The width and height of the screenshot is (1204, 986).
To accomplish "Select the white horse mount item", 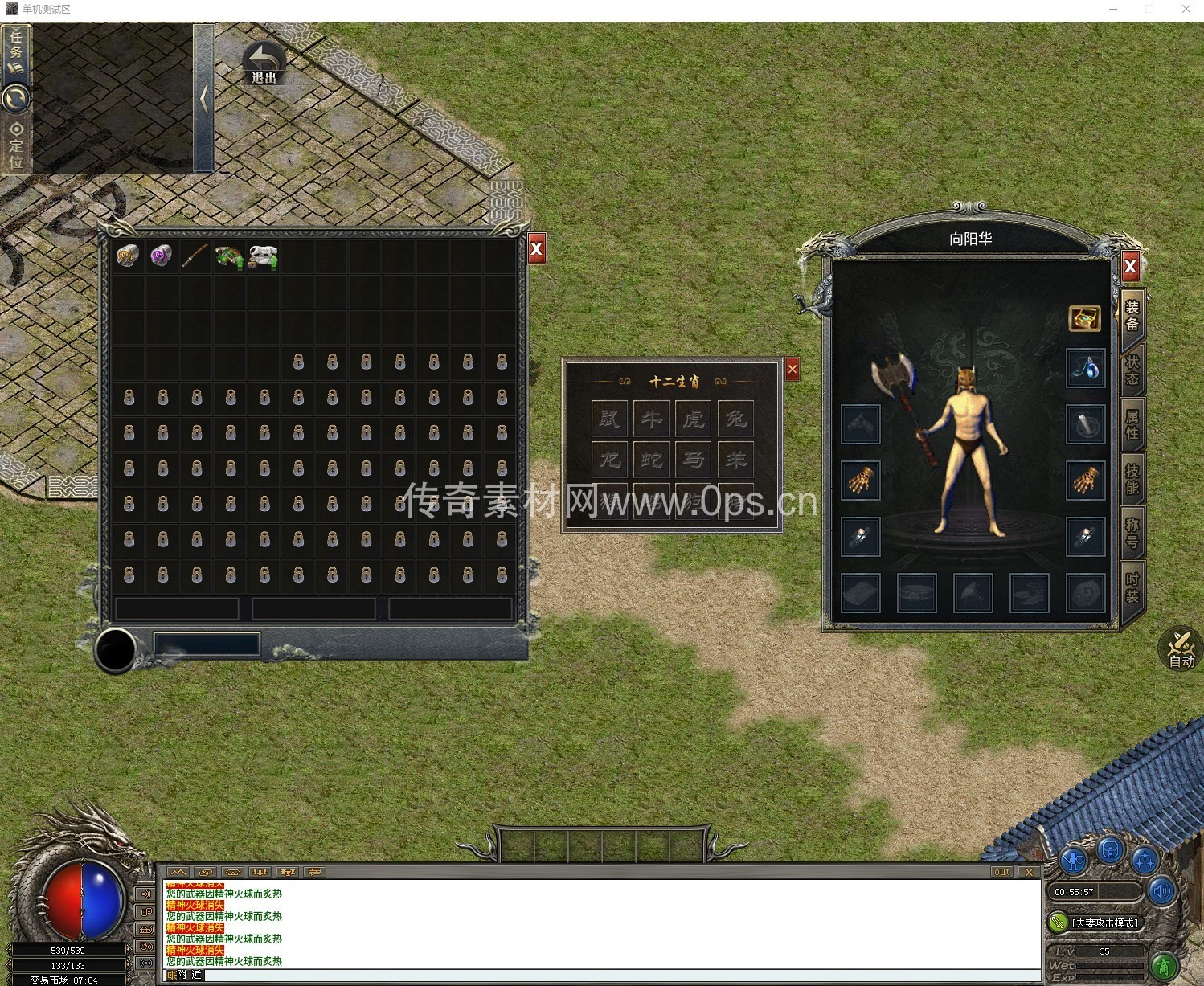I will 263,257.
